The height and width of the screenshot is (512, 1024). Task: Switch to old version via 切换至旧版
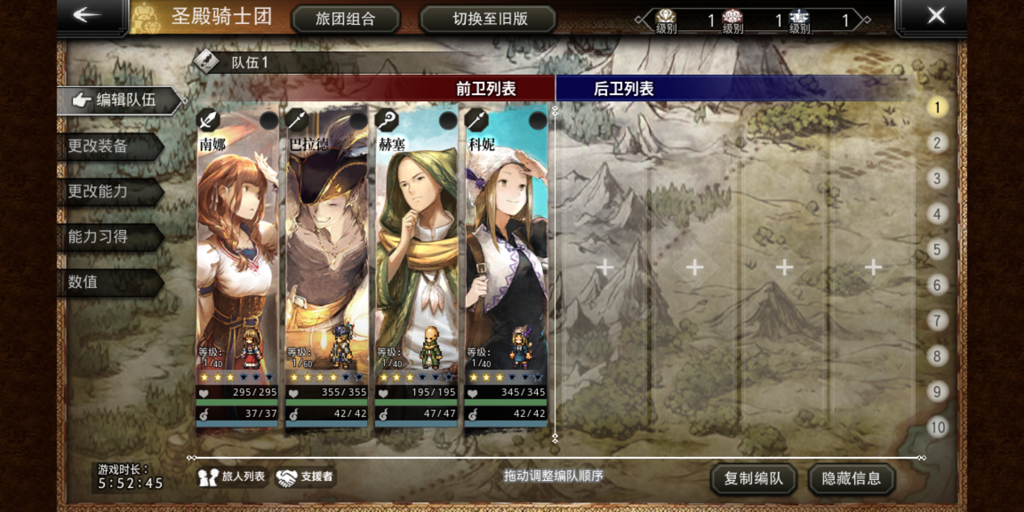[x=488, y=19]
